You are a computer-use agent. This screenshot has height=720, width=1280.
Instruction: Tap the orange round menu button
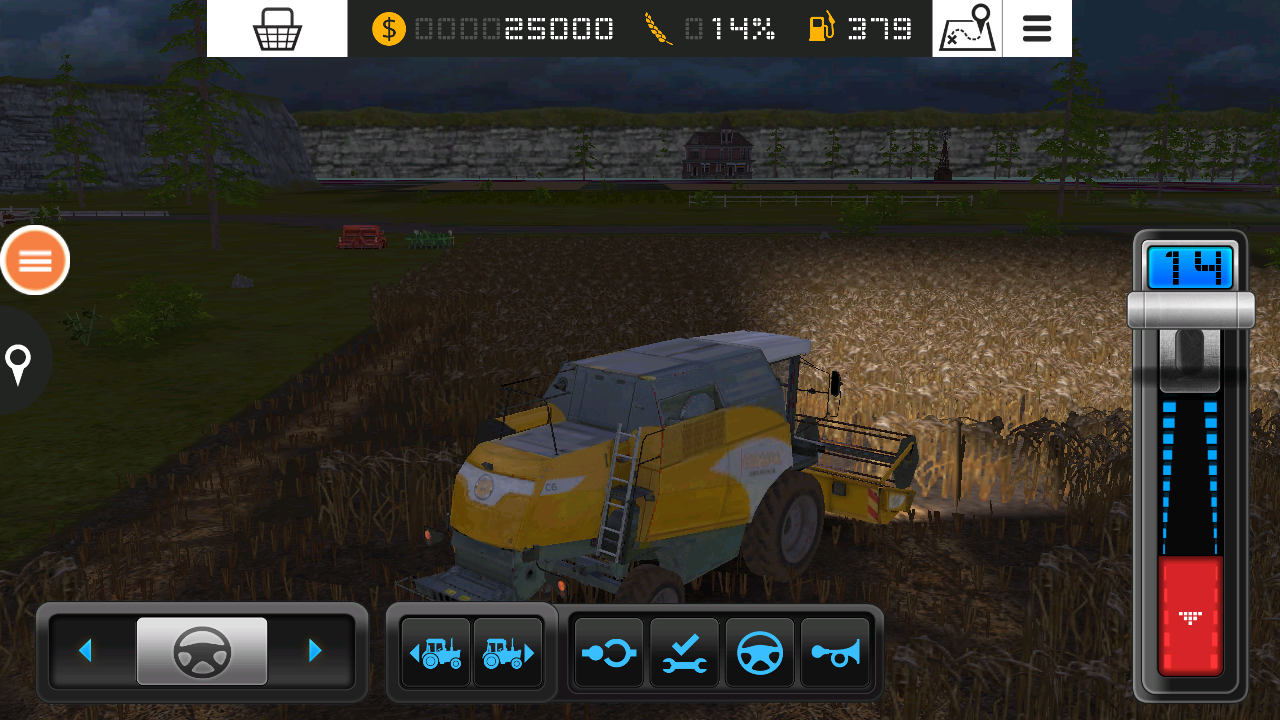tap(35, 261)
